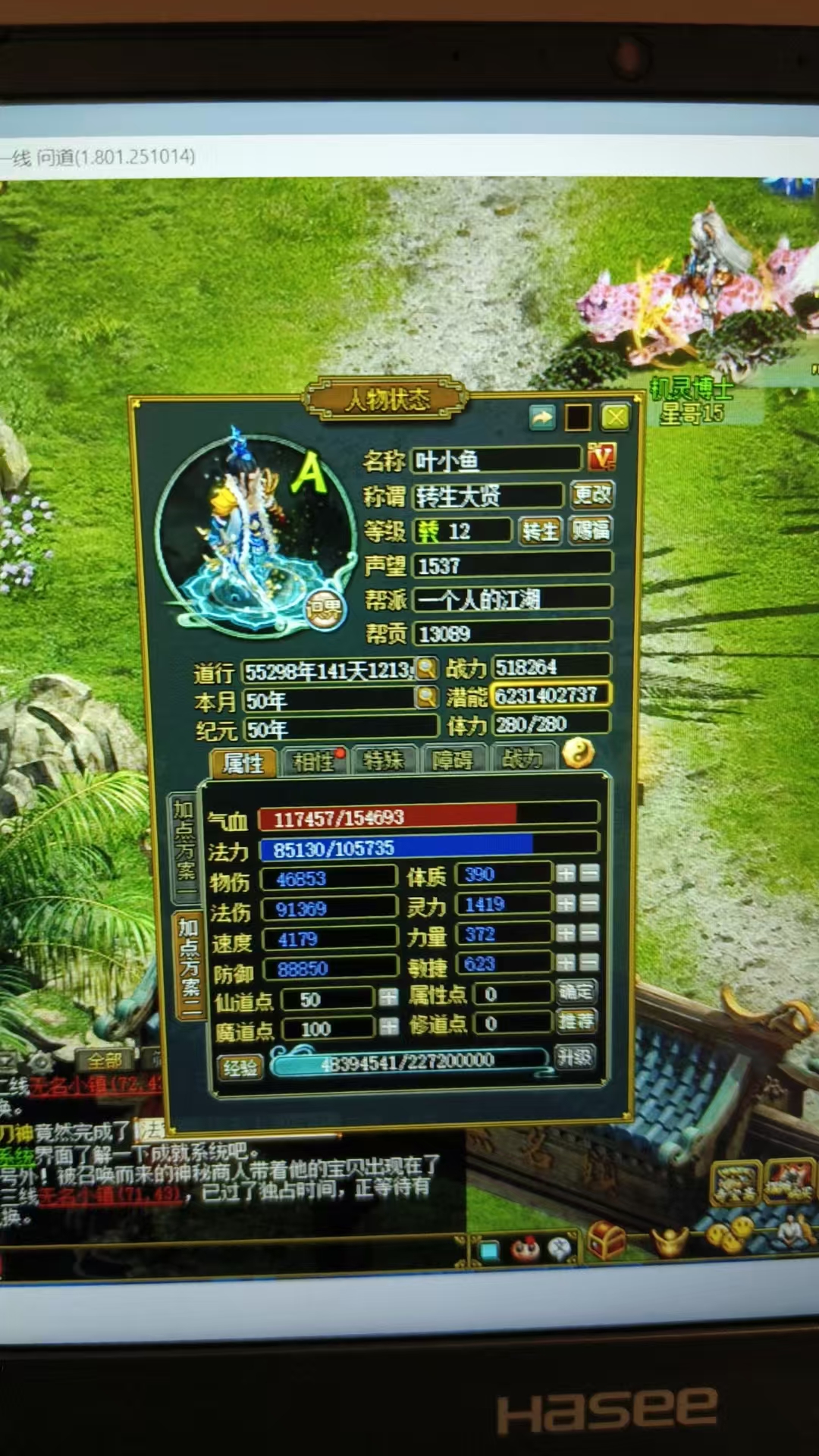This screenshot has height=1456, width=819.
Task: Show the 战力 tab
Action: [x=522, y=758]
